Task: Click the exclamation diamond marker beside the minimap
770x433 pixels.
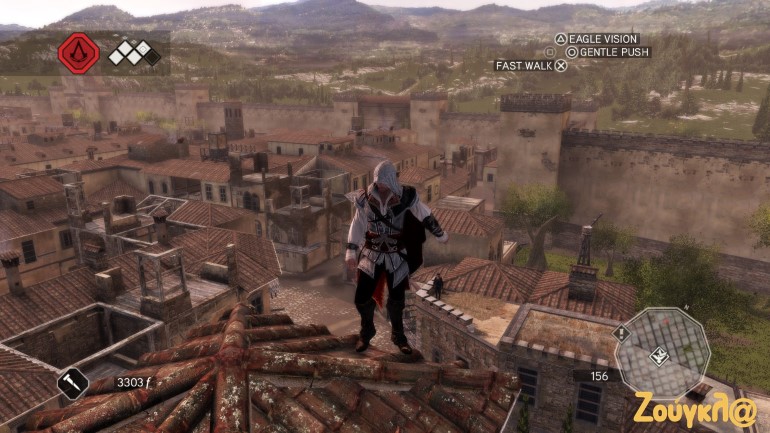Action: coord(620,333)
